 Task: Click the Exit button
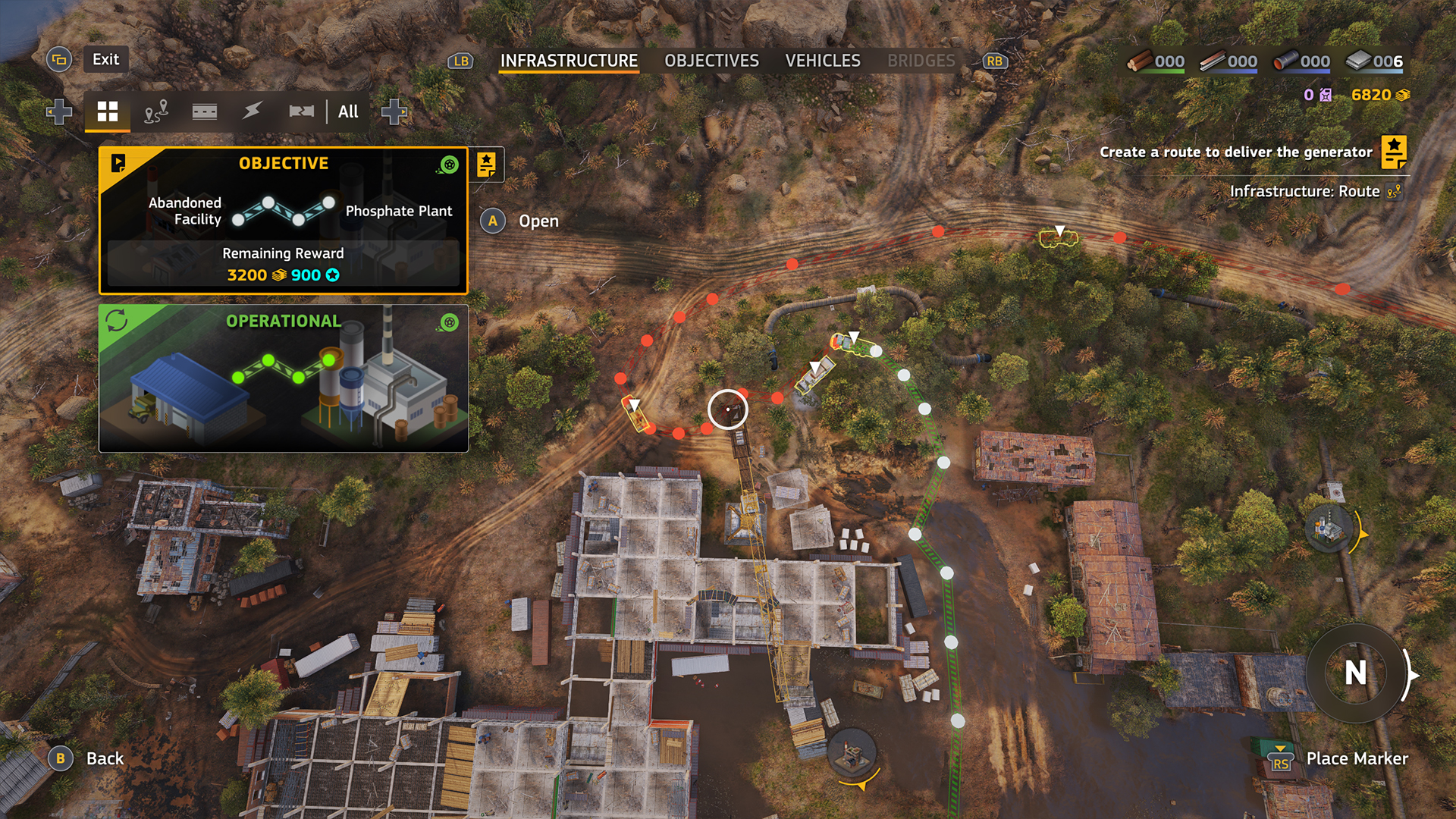(x=105, y=59)
